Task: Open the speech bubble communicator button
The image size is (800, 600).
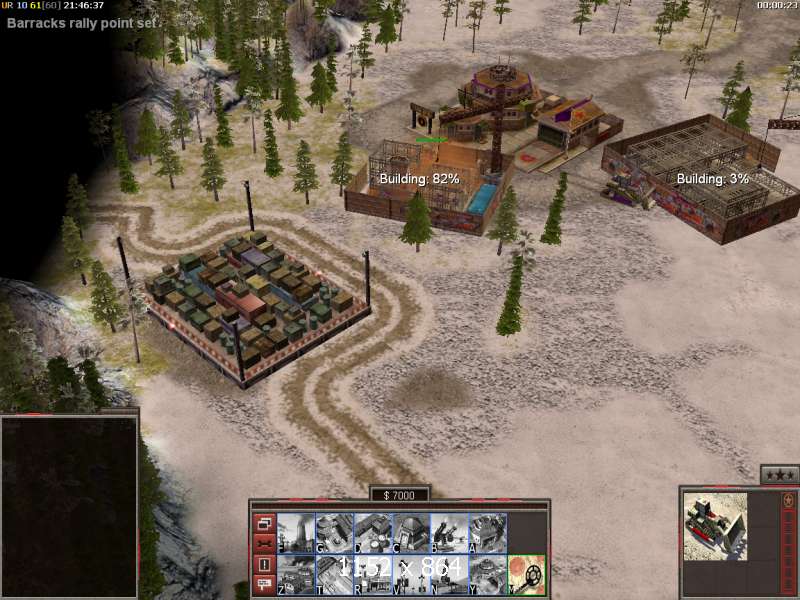Action: pyautogui.click(x=264, y=585)
